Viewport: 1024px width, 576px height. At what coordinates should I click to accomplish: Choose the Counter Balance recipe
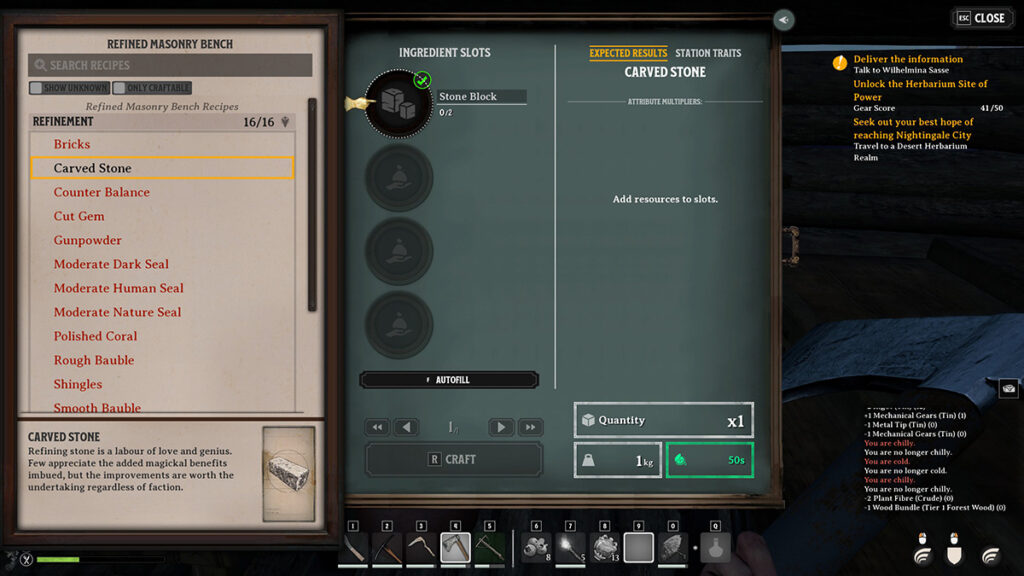pos(102,192)
